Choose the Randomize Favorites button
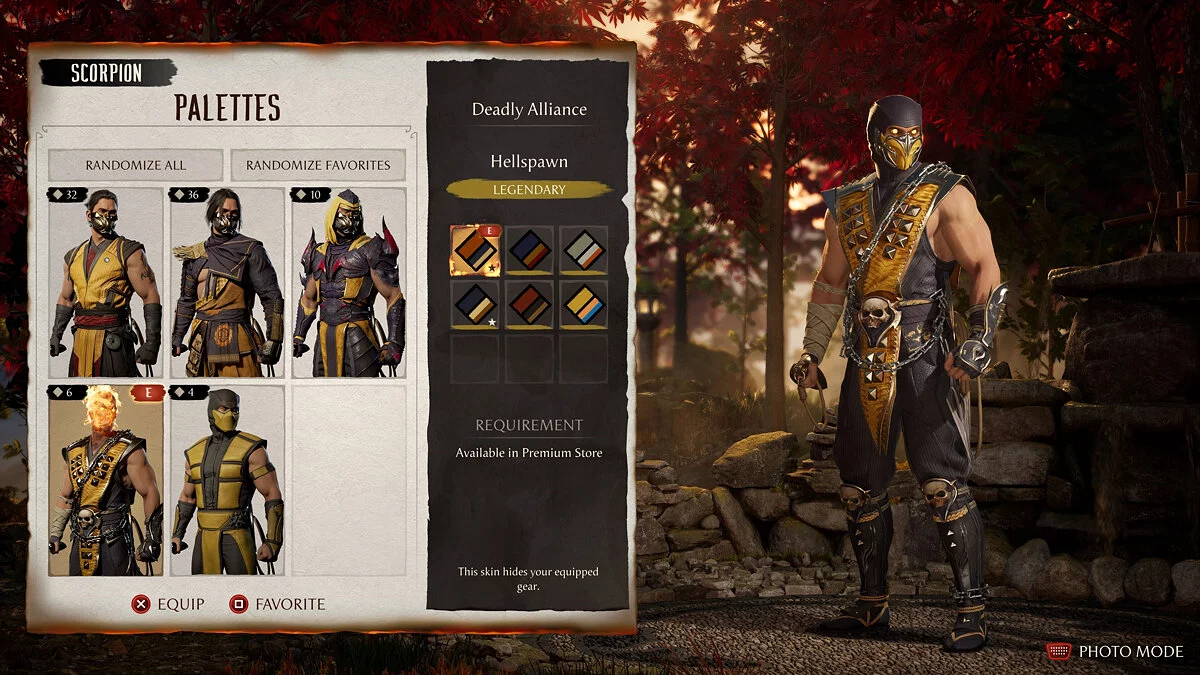 click(x=318, y=165)
